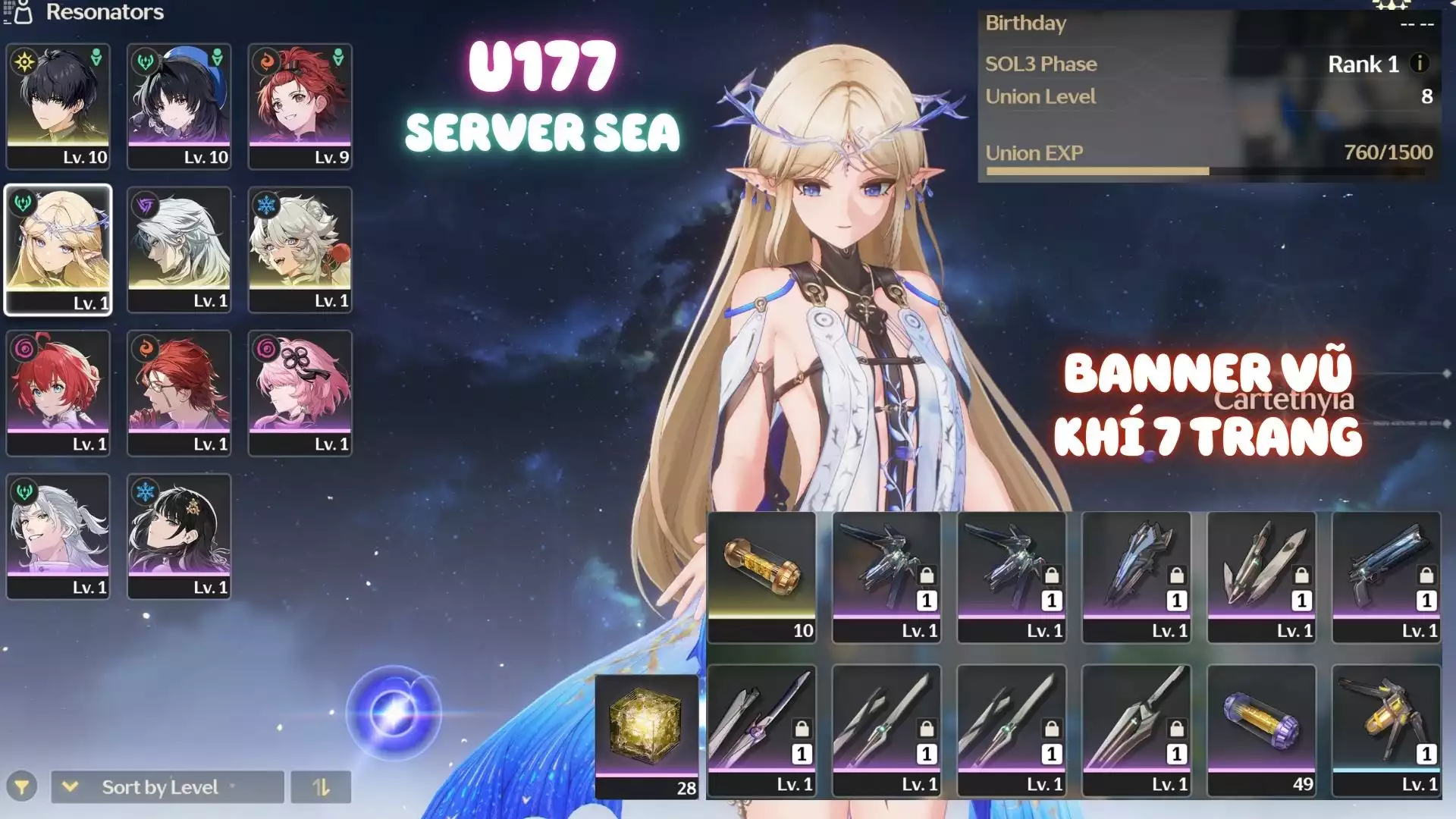The height and width of the screenshot is (819, 1456).
Task: Select the pink-haired Havoc resonator portrait
Action: click(300, 393)
